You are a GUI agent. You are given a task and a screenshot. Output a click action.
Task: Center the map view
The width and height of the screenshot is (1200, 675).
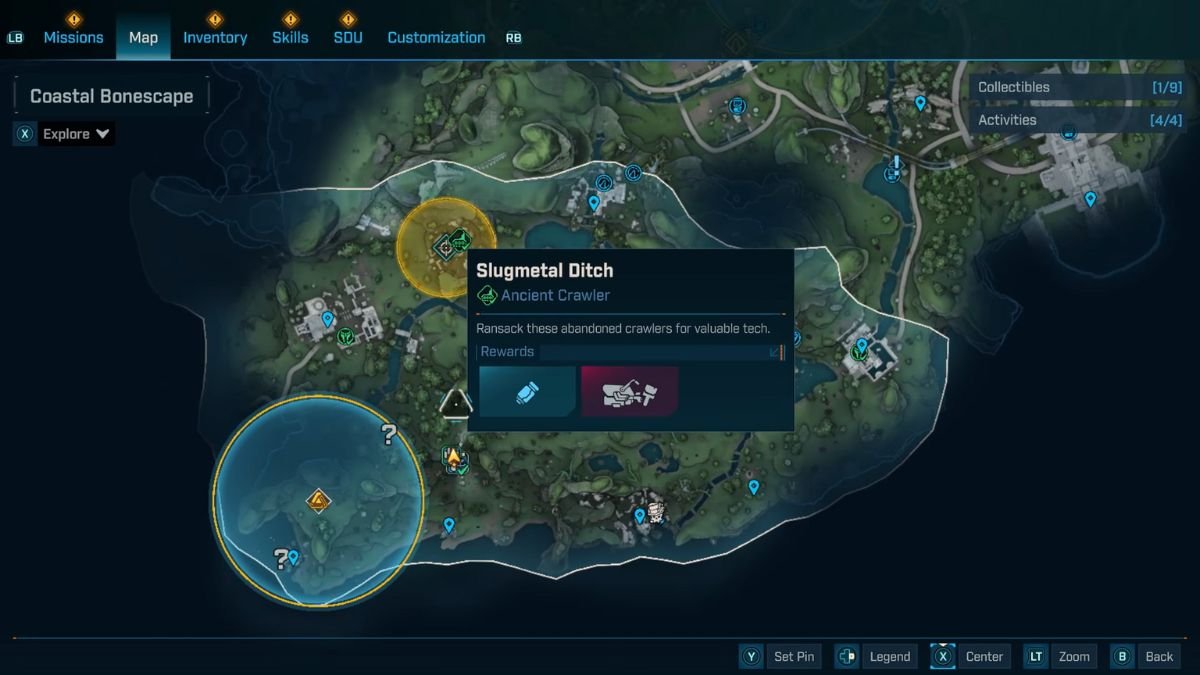970,656
